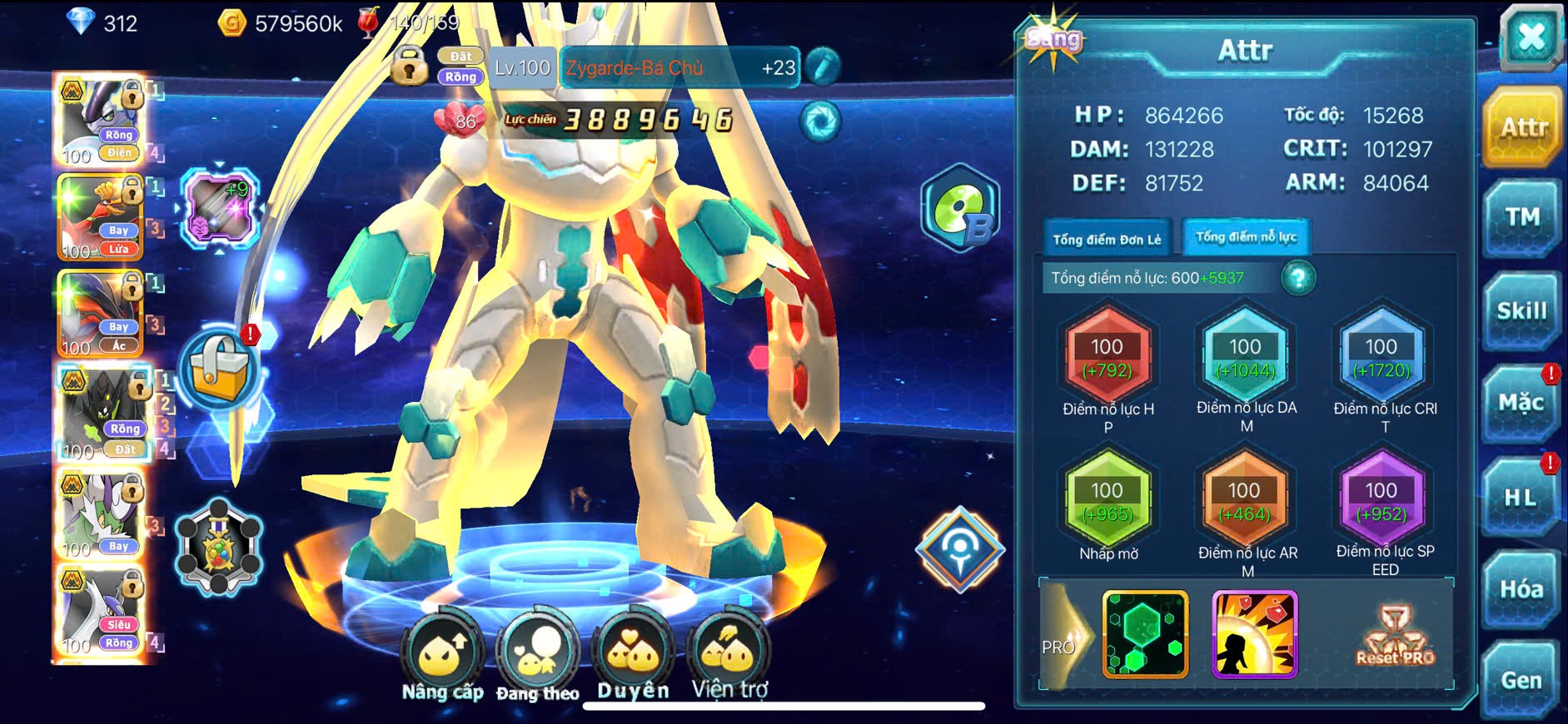Show the Tổng điểm Đơn Lẻ tab
The width and height of the screenshot is (1568, 724).
(1107, 240)
